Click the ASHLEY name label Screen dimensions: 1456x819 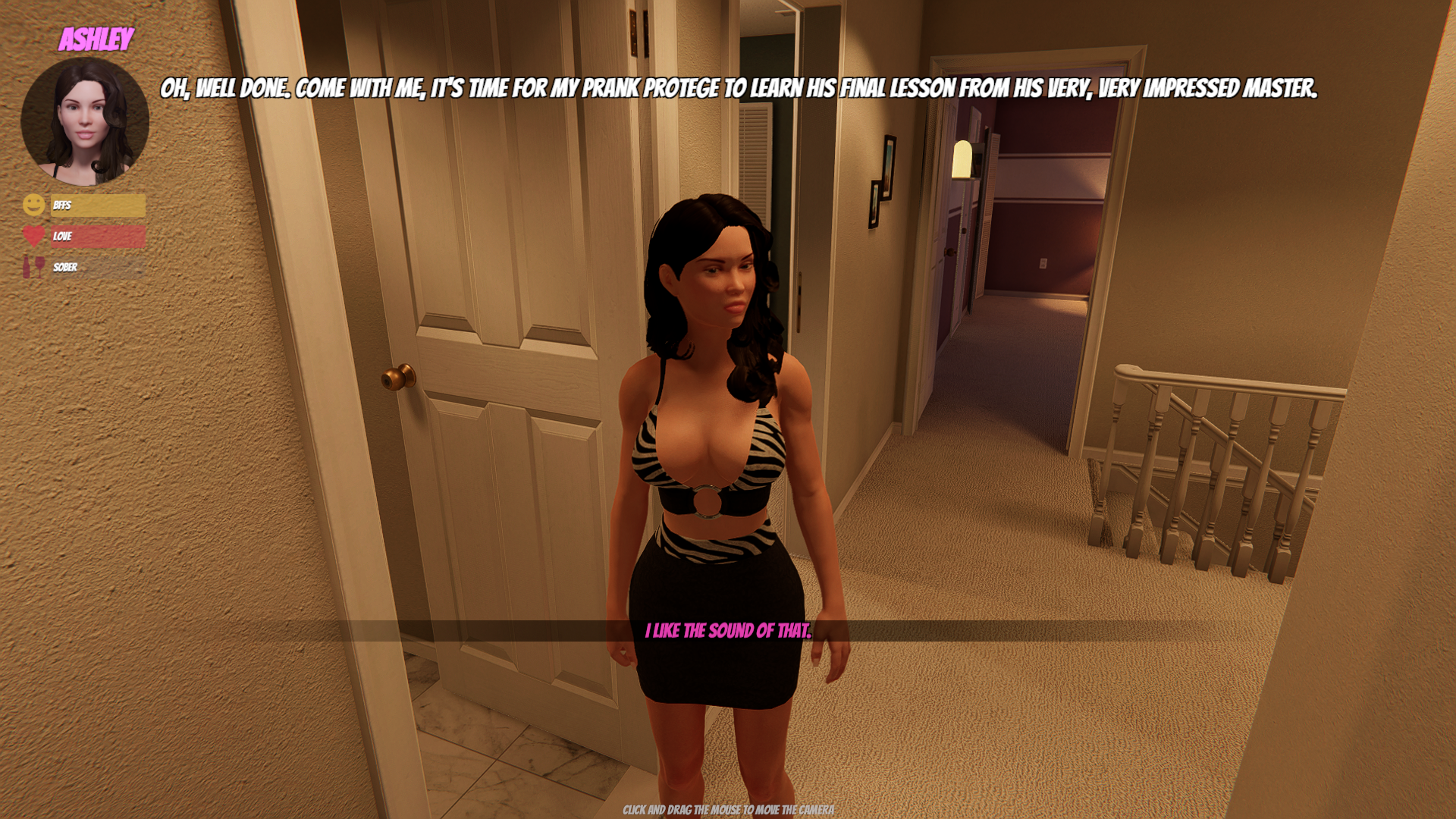(x=98, y=38)
